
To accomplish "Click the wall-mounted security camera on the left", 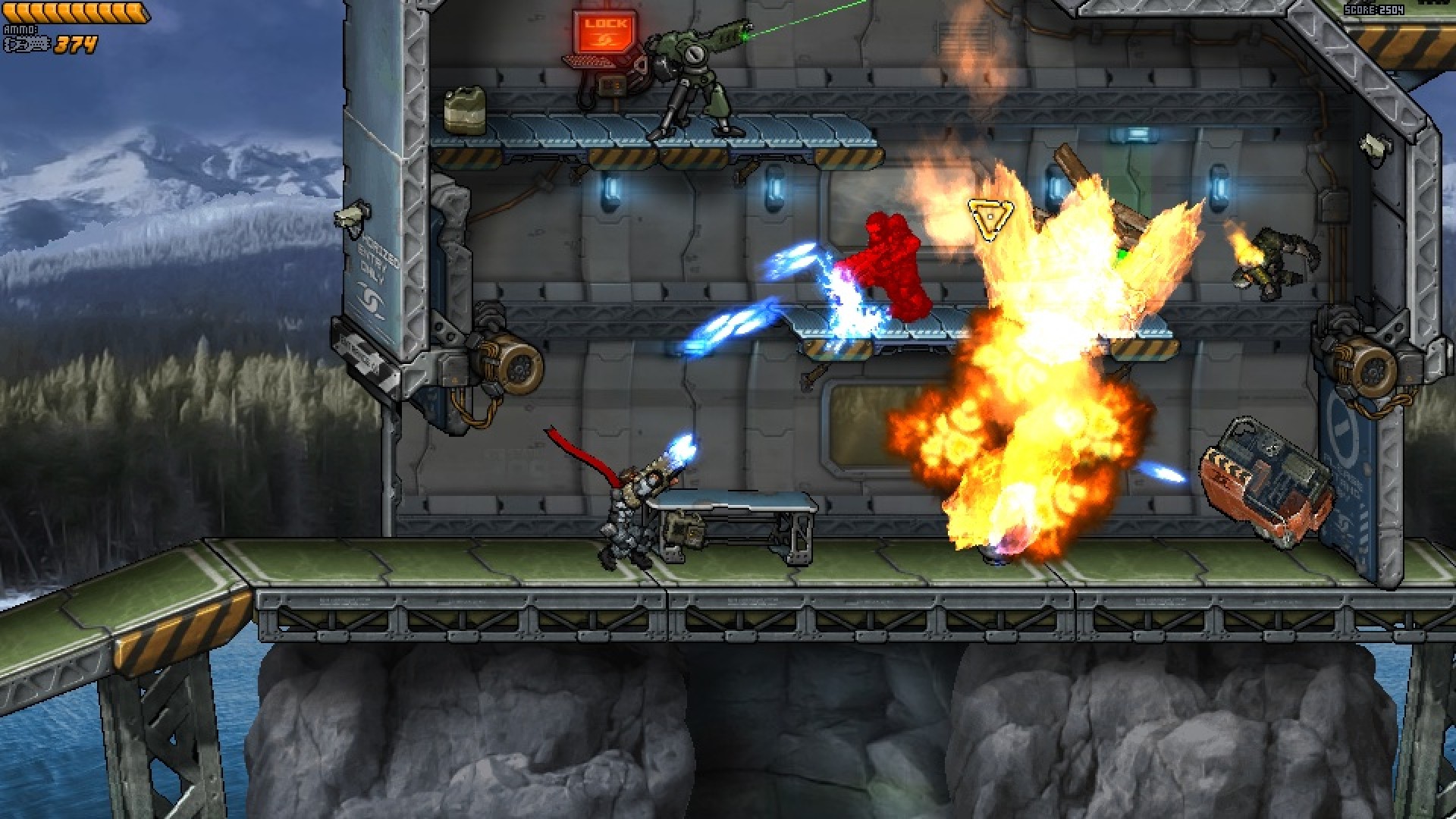I will [x=351, y=215].
